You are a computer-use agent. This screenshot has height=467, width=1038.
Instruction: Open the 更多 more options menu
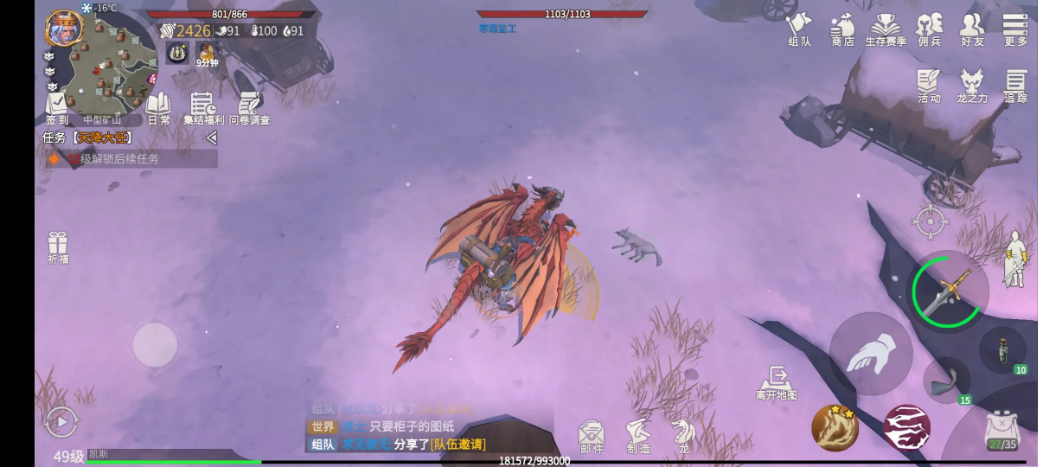pos(1015,28)
